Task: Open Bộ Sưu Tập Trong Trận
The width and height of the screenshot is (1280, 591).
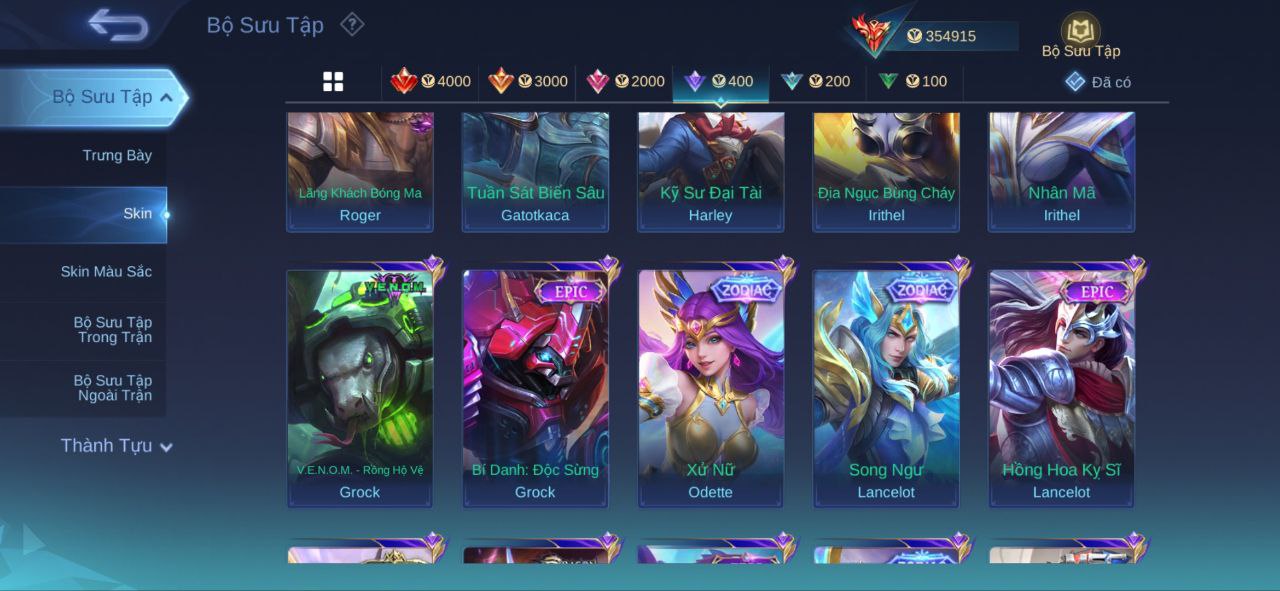Action: pyautogui.click(x=113, y=329)
